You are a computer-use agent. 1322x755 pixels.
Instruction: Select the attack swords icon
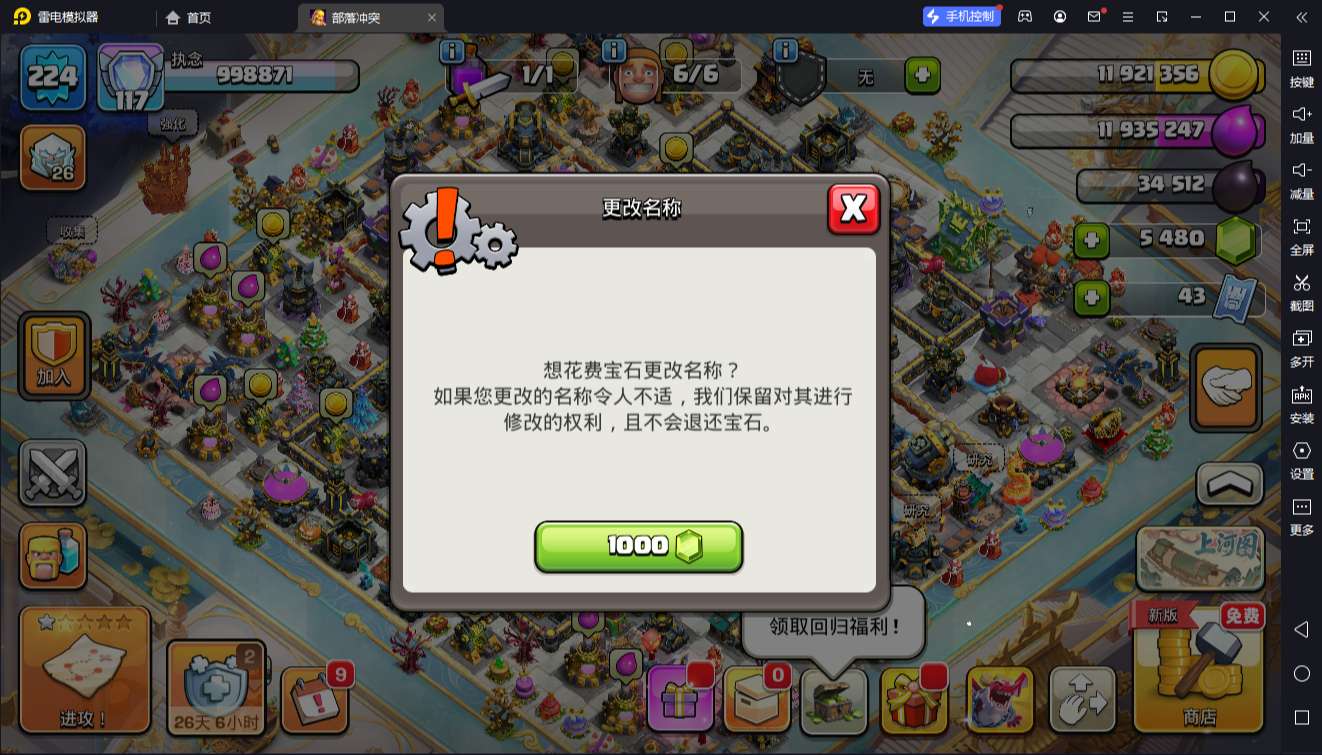click(x=53, y=473)
